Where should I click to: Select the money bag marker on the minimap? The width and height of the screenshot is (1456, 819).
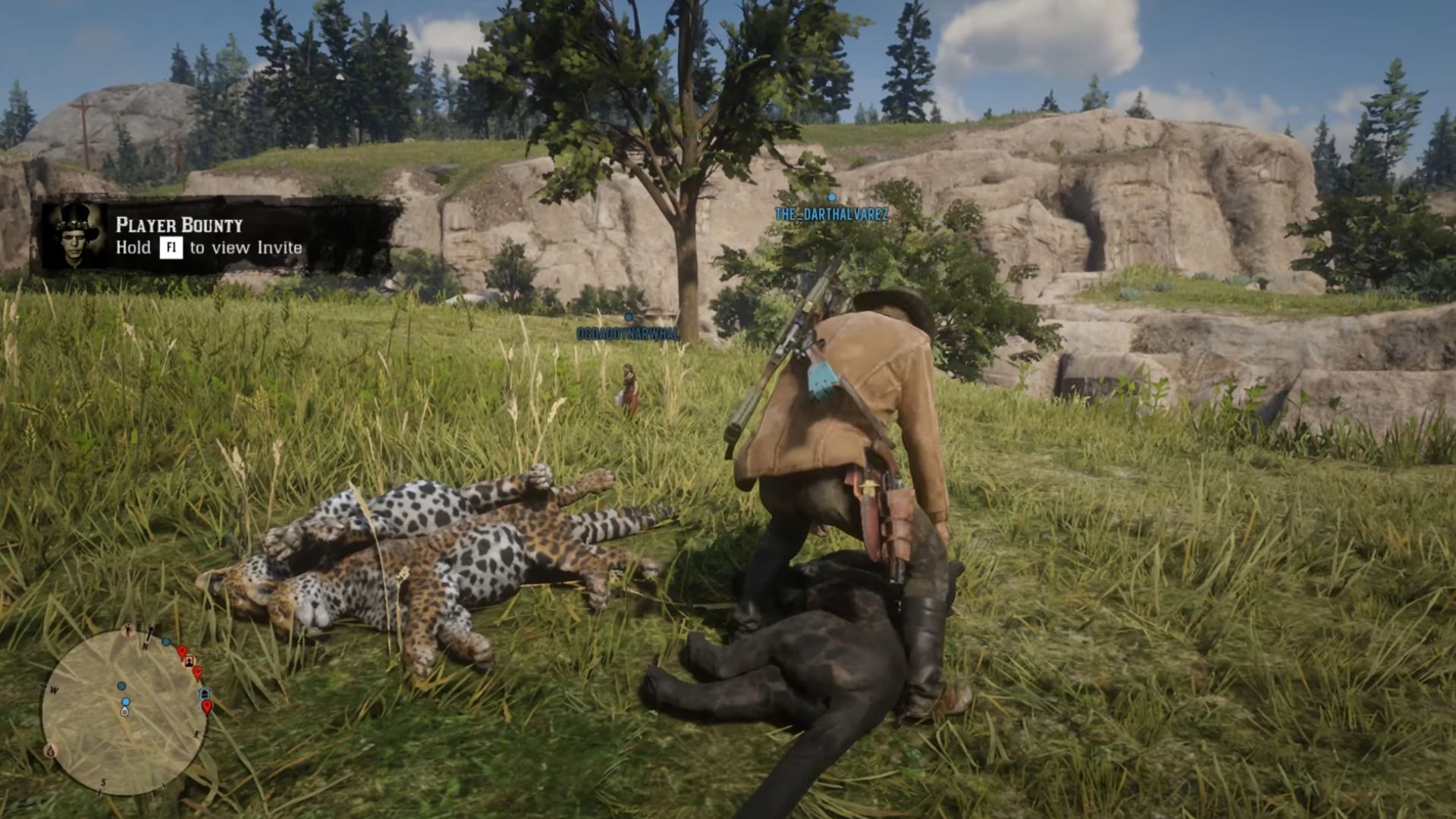coord(51,751)
